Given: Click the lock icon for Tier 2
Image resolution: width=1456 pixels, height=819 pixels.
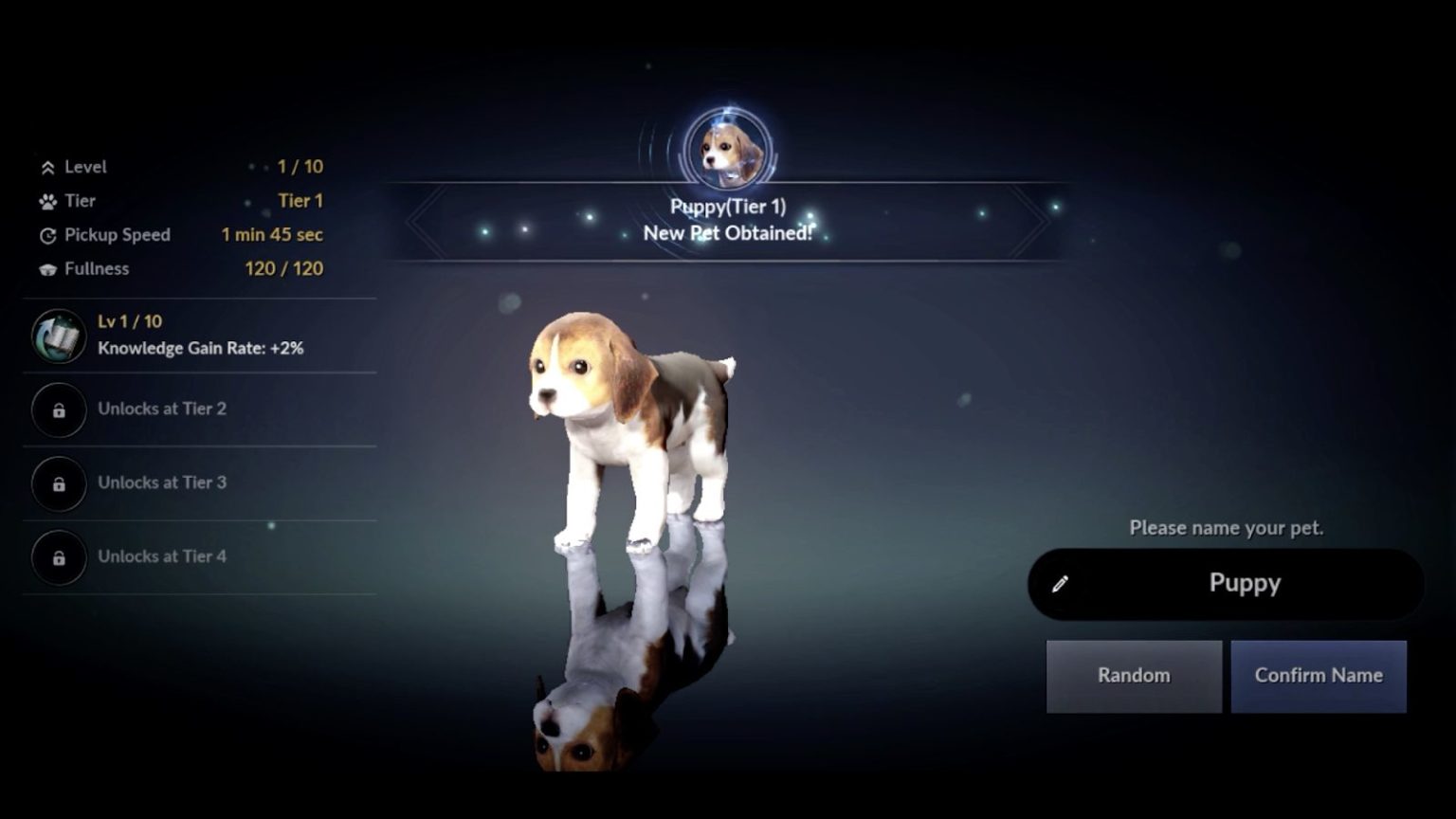Looking at the screenshot, I should tap(59, 409).
